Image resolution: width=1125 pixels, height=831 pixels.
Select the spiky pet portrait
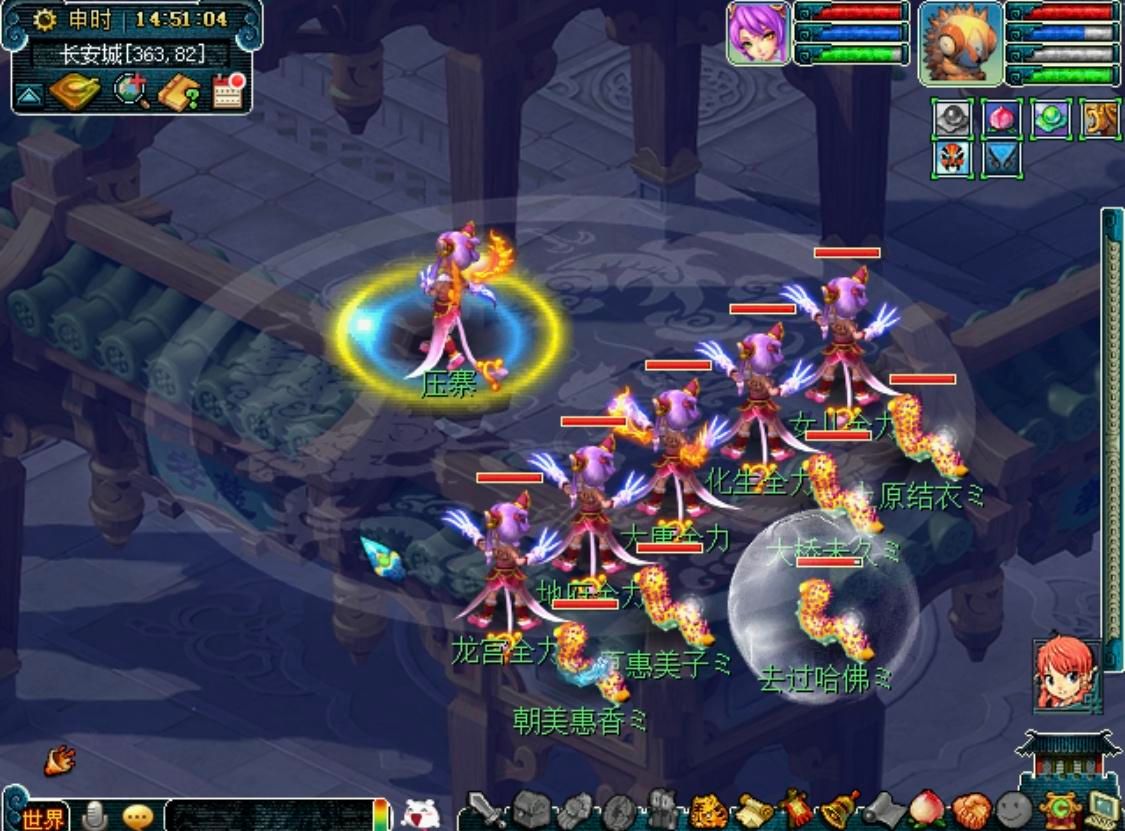[961, 43]
